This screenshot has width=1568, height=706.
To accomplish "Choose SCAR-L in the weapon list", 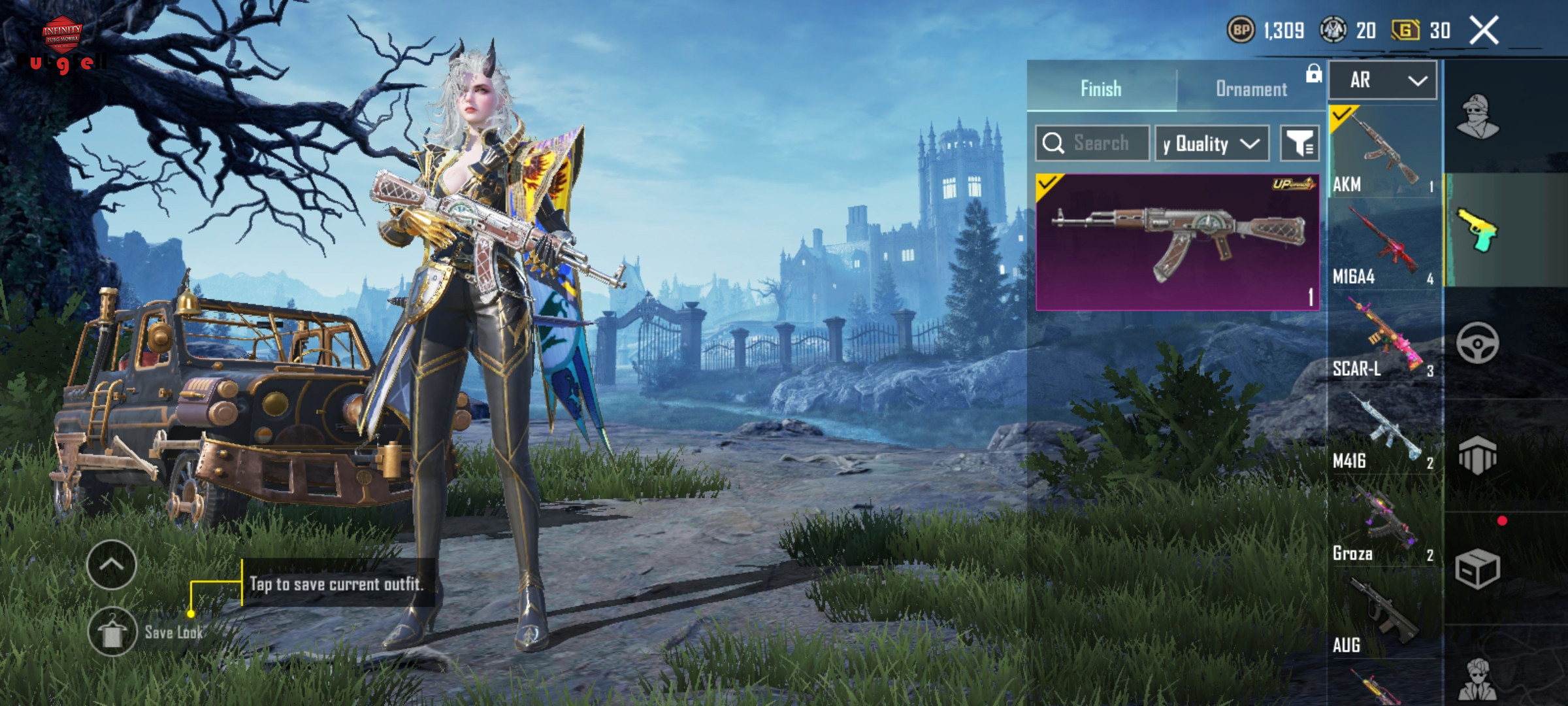I will pyautogui.click(x=1384, y=338).
